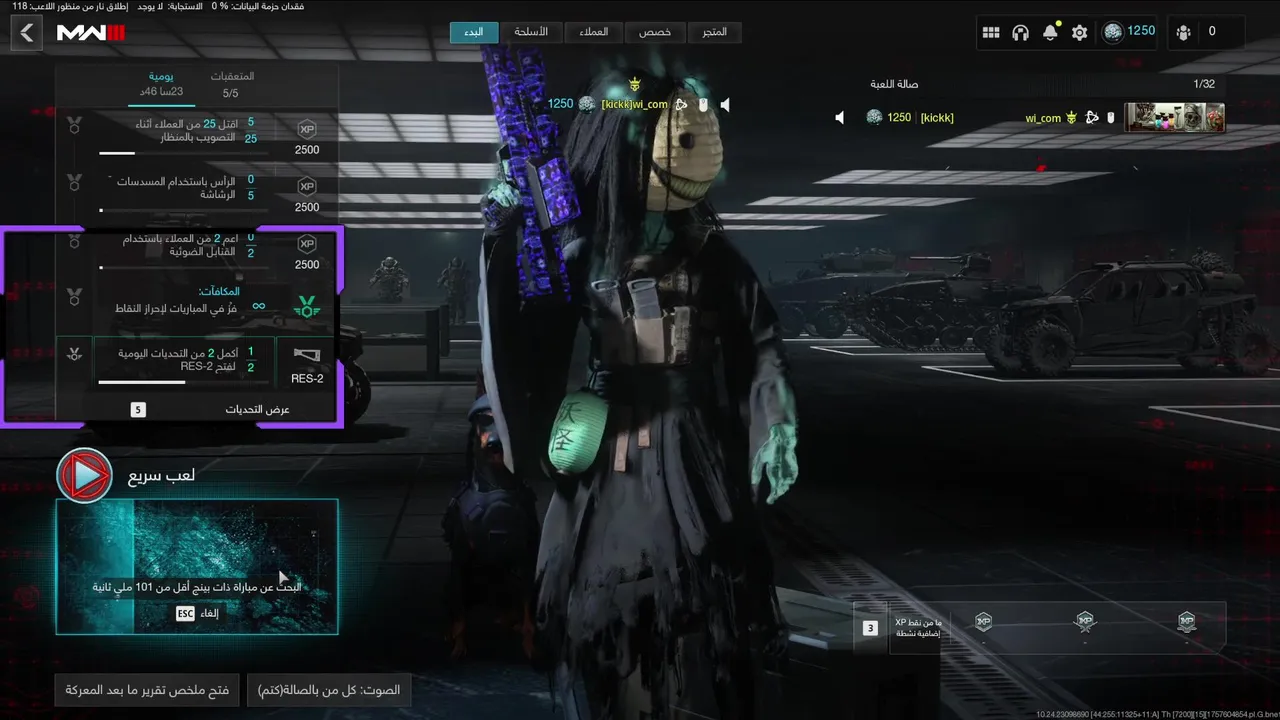Image resolution: width=1280 pixels, height=720 pixels.
Task: Open the الأسلحة weapons tab
Action: 530,32
